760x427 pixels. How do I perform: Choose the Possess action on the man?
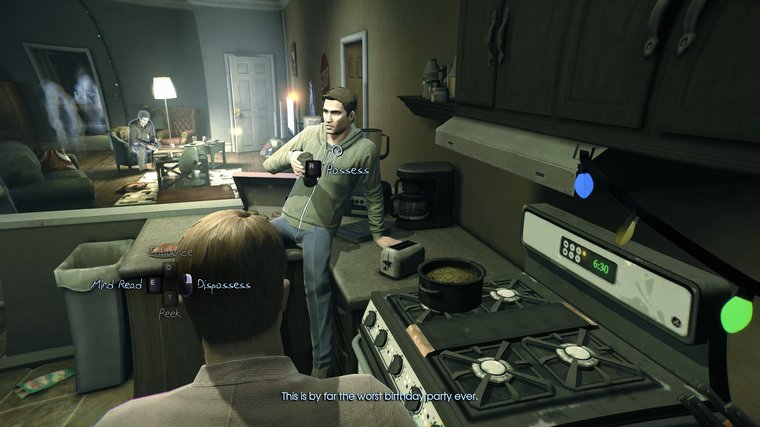tap(346, 170)
